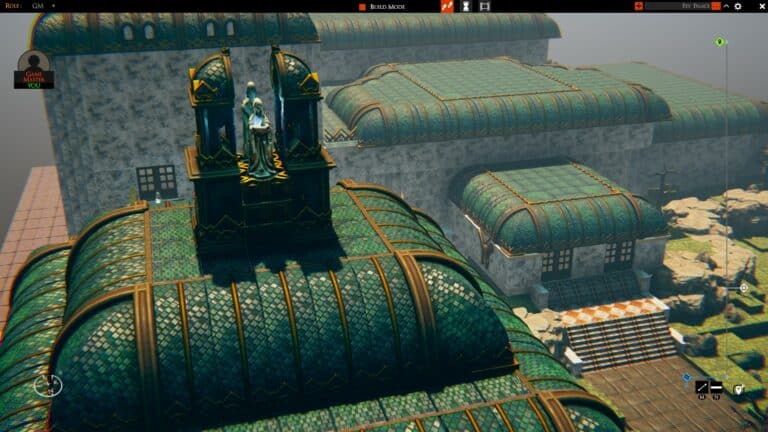The height and width of the screenshot is (432, 768).
Task: Select the horizontal bar tool icon
Action: pyautogui.click(x=716, y=387)
